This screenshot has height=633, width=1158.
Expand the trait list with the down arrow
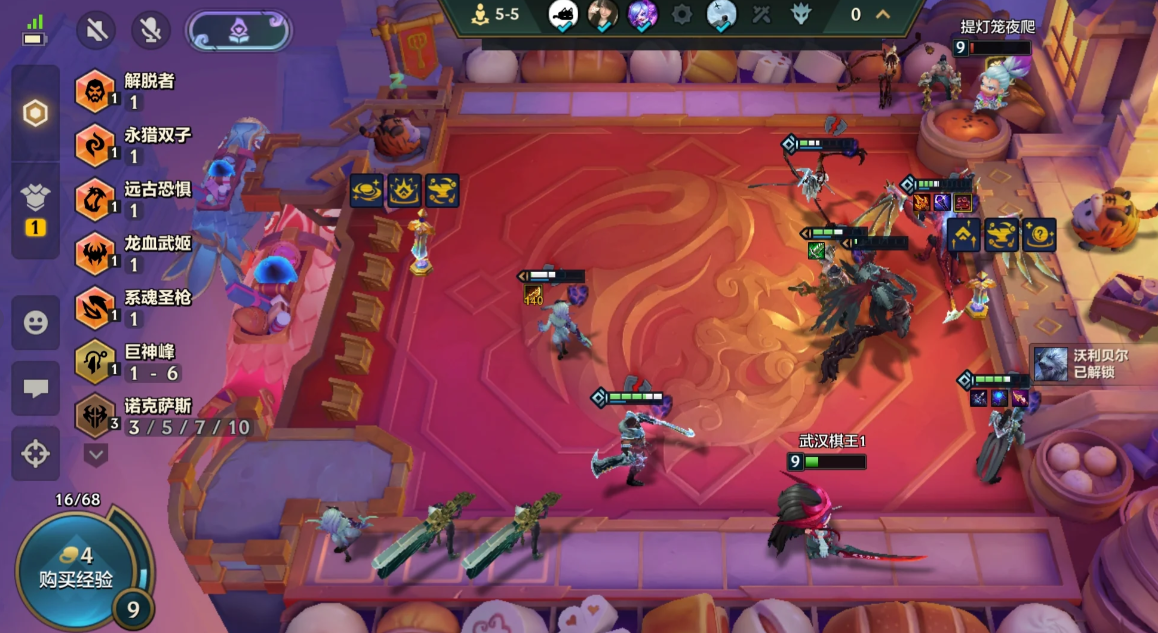click(x=96, y=455)
